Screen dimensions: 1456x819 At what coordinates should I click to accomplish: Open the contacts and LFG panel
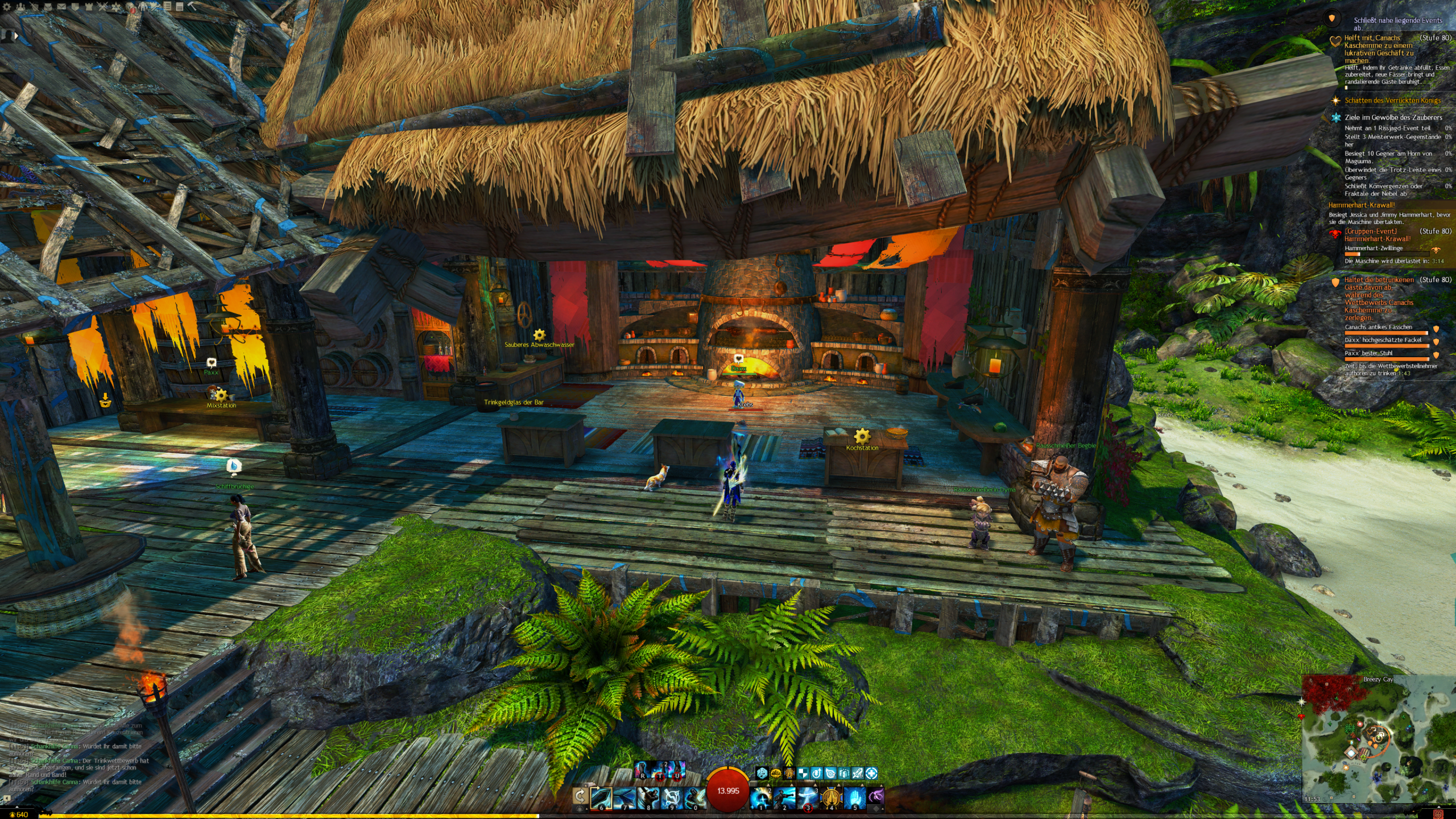[x=20, y=7]
